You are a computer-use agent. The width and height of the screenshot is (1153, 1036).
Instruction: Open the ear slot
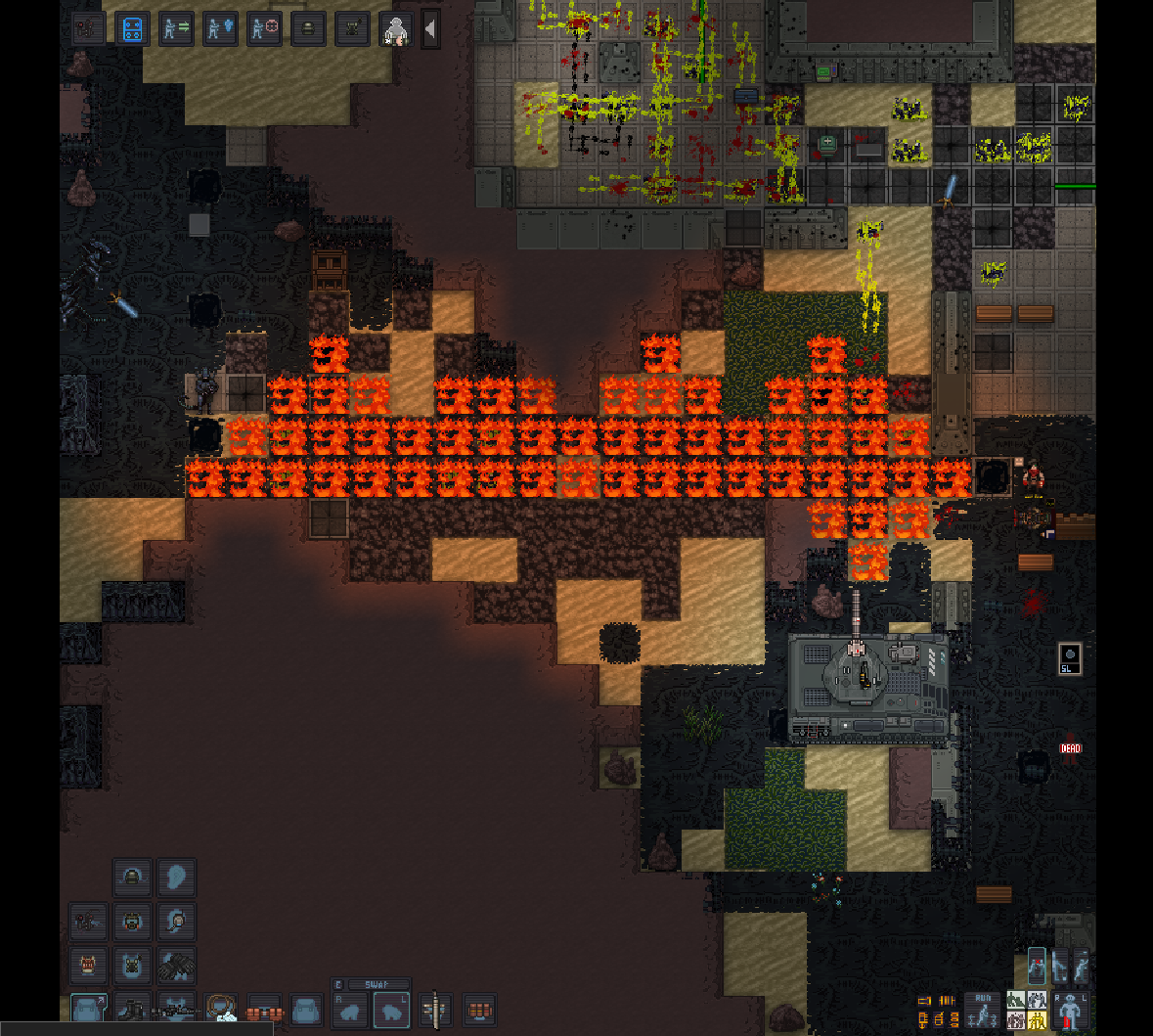click(177, 878)
